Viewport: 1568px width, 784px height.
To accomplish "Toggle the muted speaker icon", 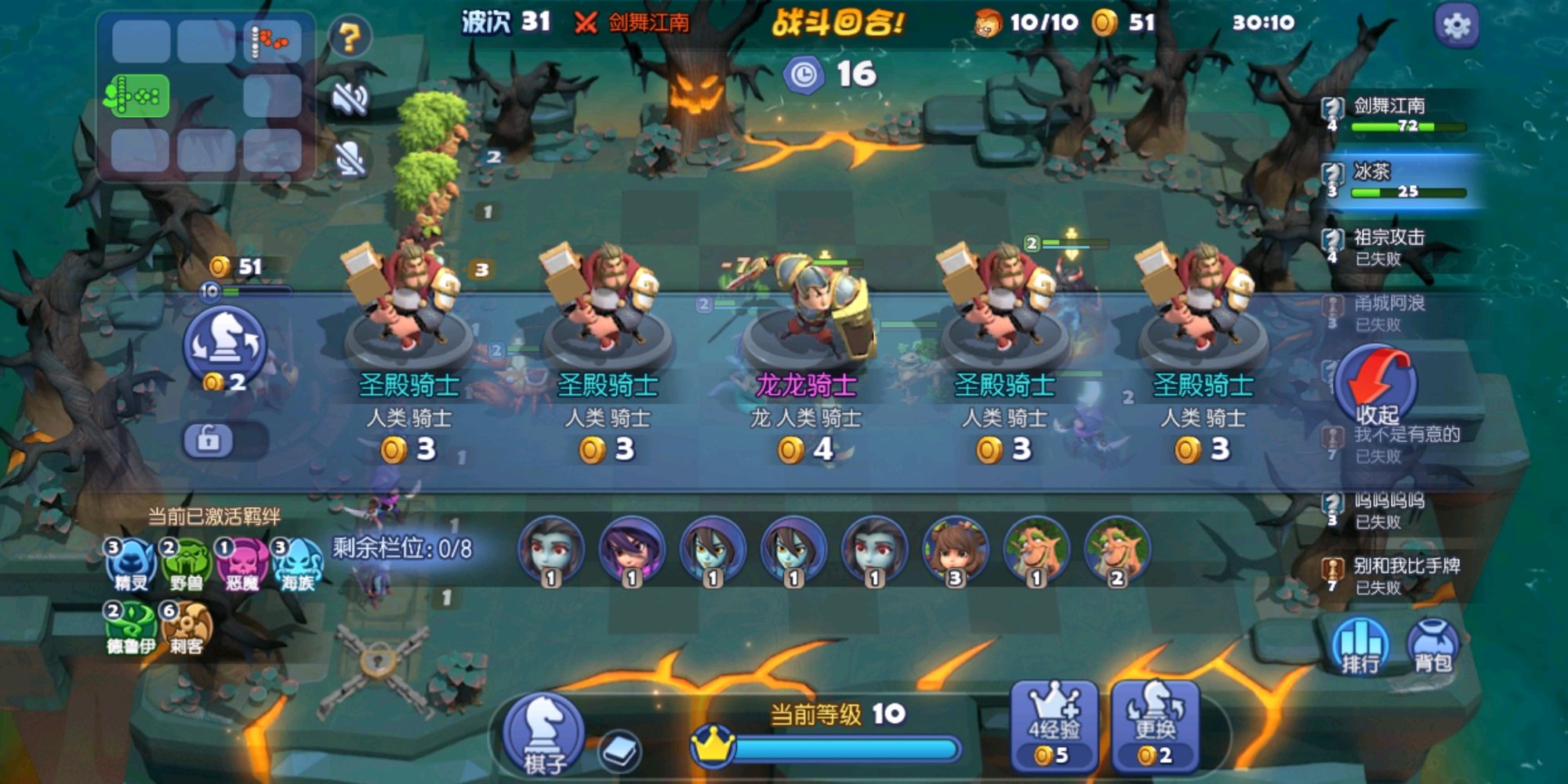I will click(x=350, y=99).
